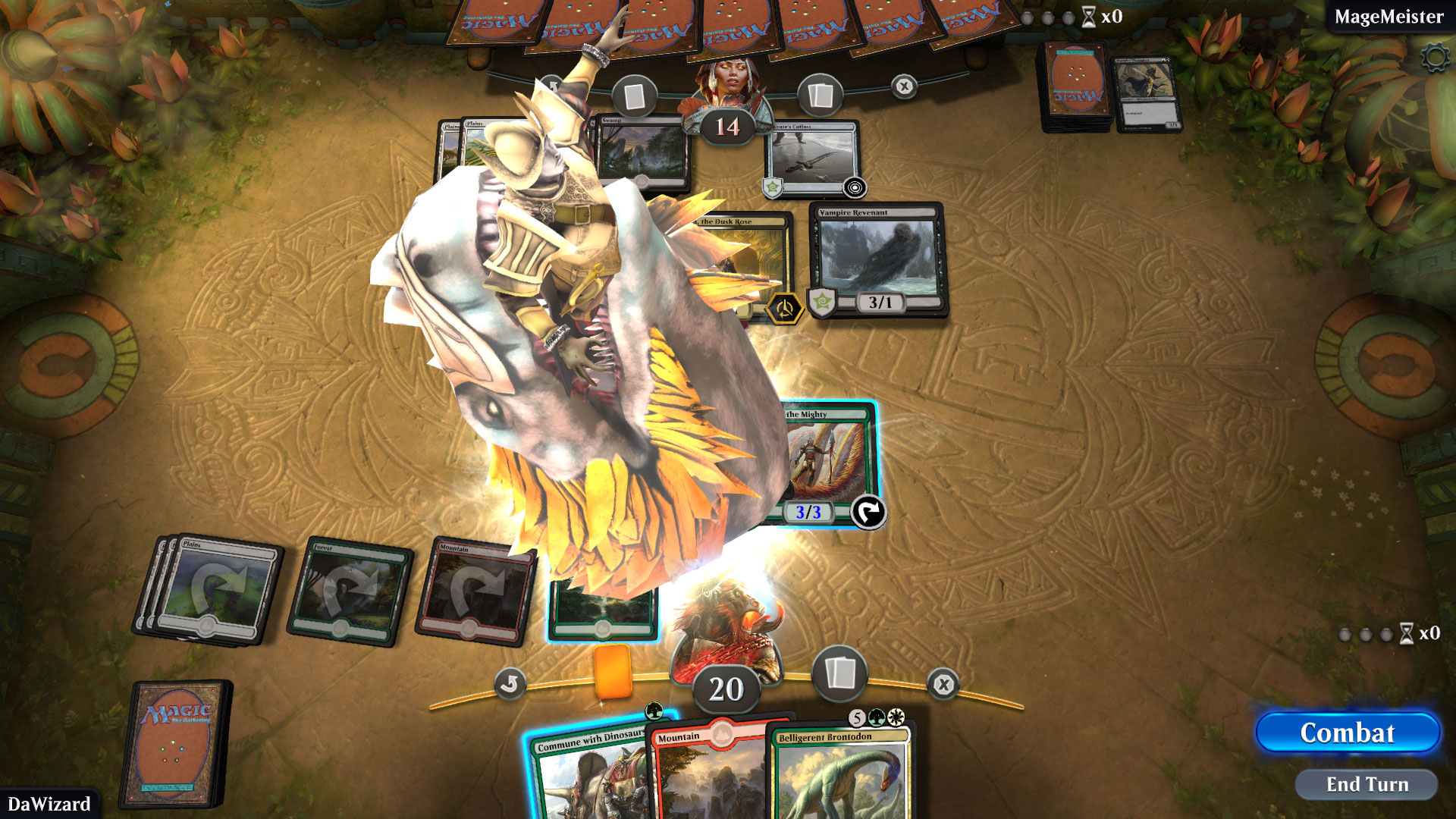View the opponent's library stacked-cards icon
1456x819 pixels.
(x=821, y=94)
